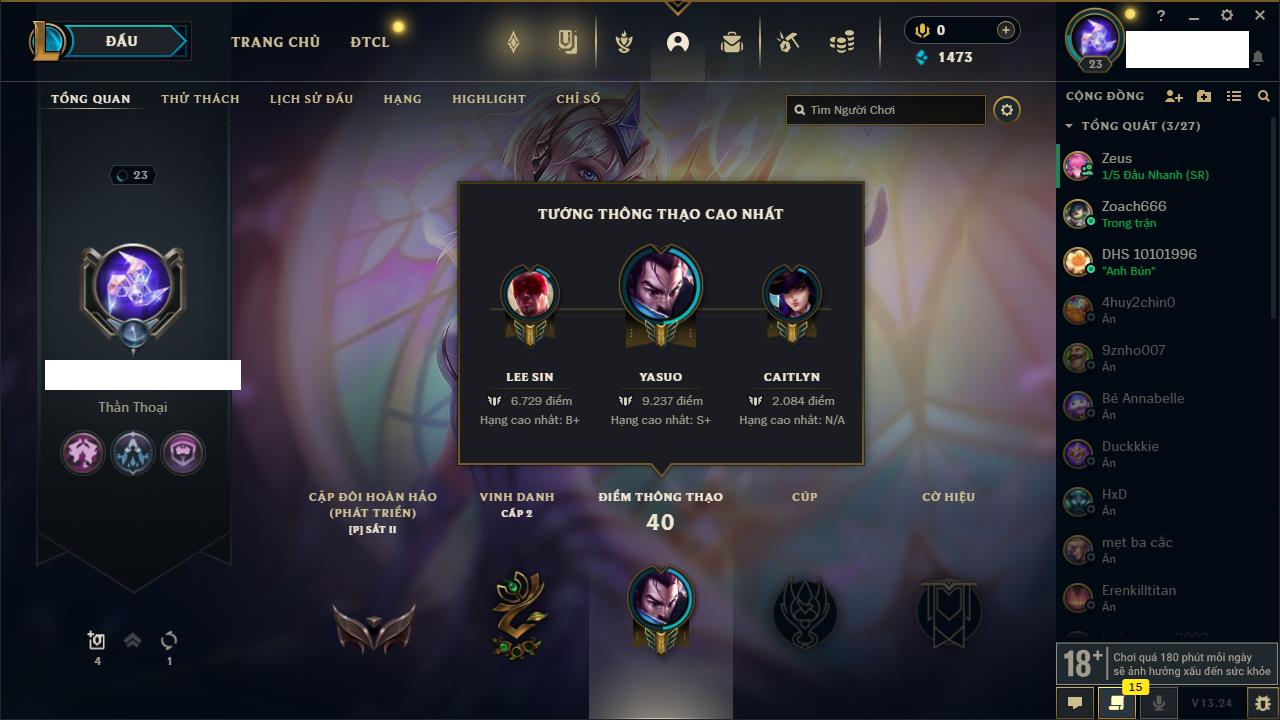Open the TRANG CHỦ home page
The height and width of the screenshot is (720, 1280).
click(x=275, y=42)
